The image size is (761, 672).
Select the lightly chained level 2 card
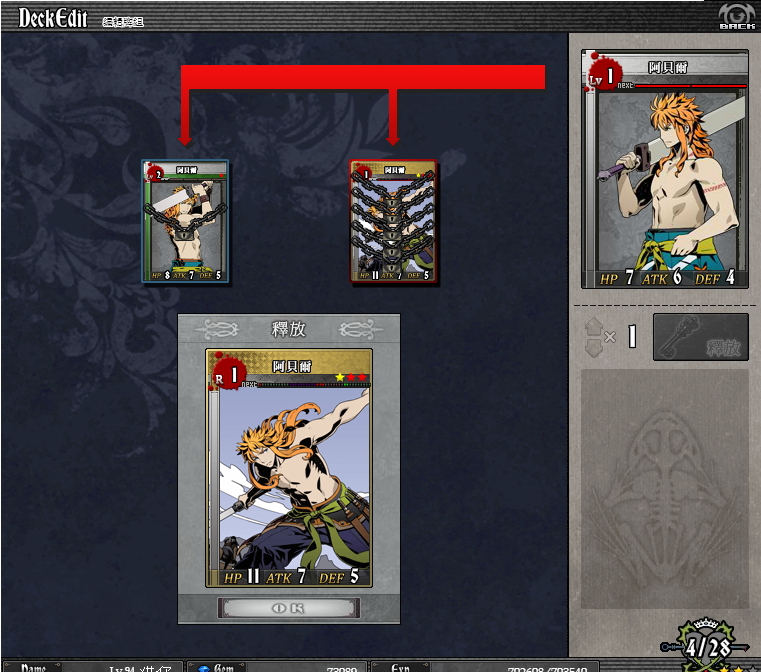[x=186, y=222]
